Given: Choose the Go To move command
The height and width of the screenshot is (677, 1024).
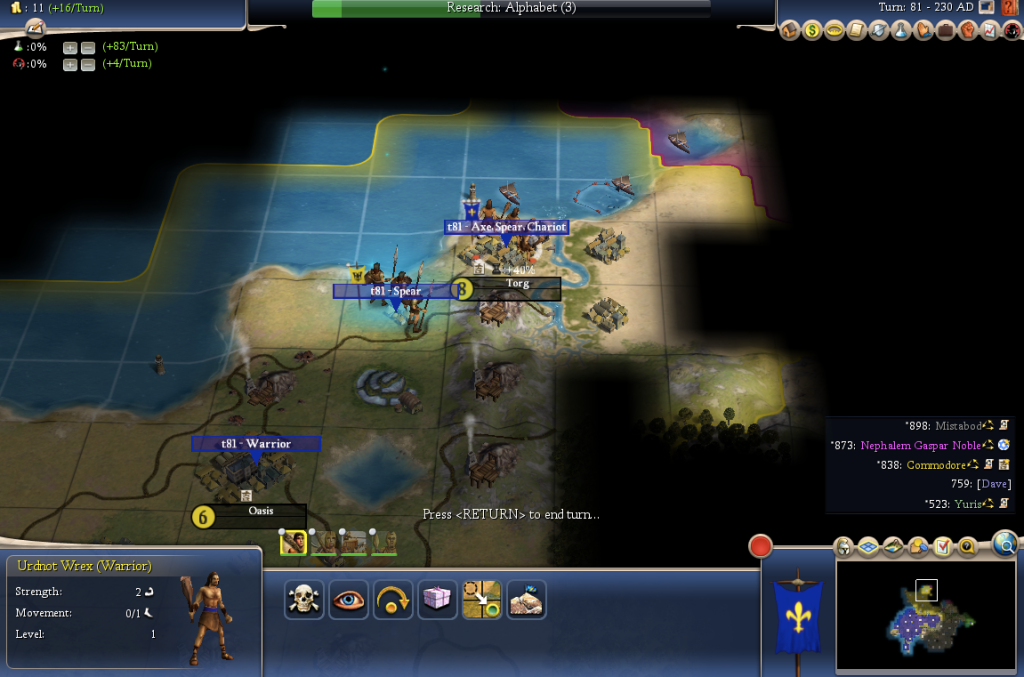Looking at the screenshot, I should click(481, 599).
